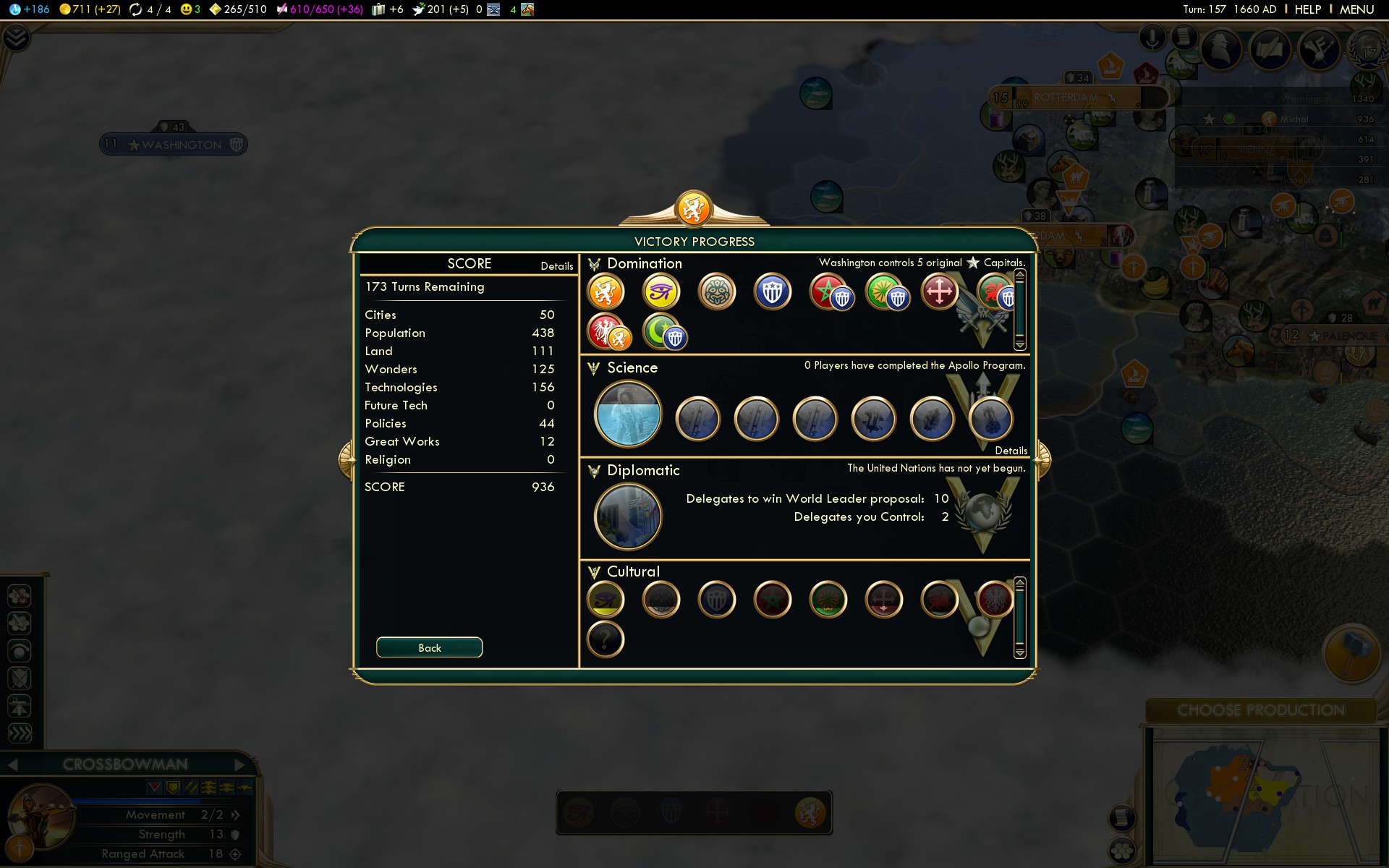Select next unit arrow beside Crossbowman
This screenshot has height=868, width=1389.
239,765
